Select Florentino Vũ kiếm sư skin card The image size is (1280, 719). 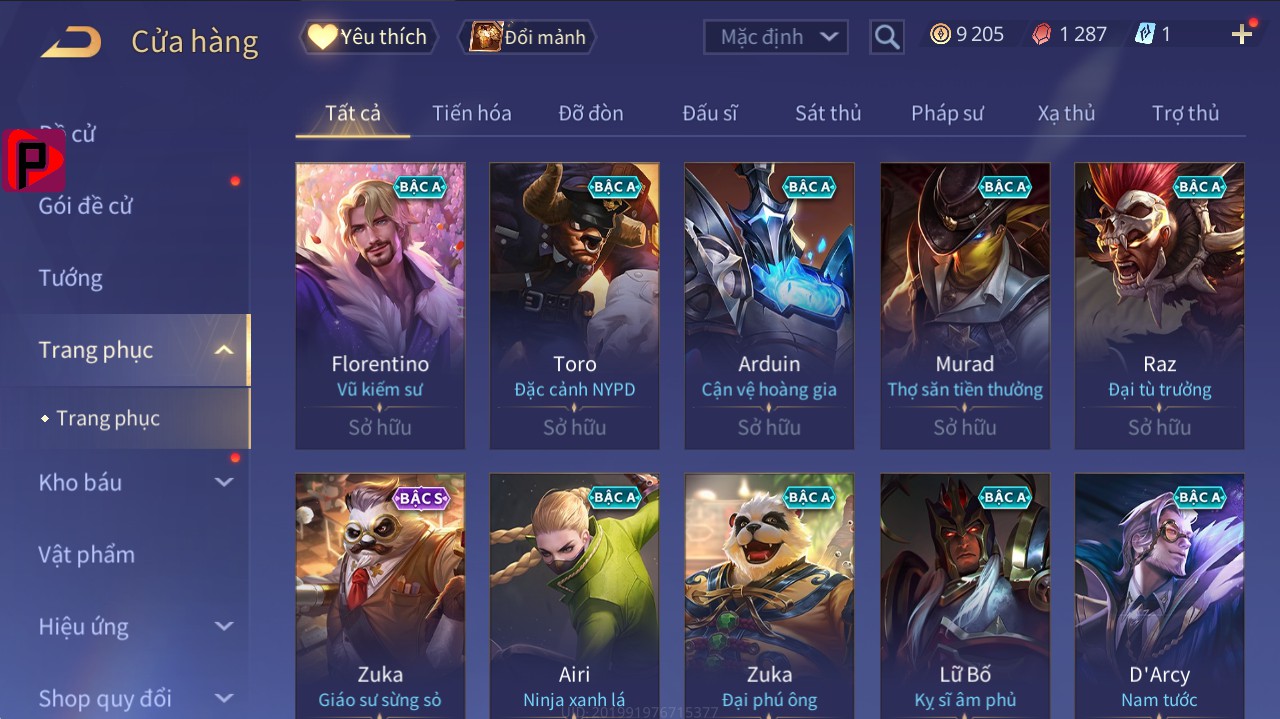coord(380,305)
